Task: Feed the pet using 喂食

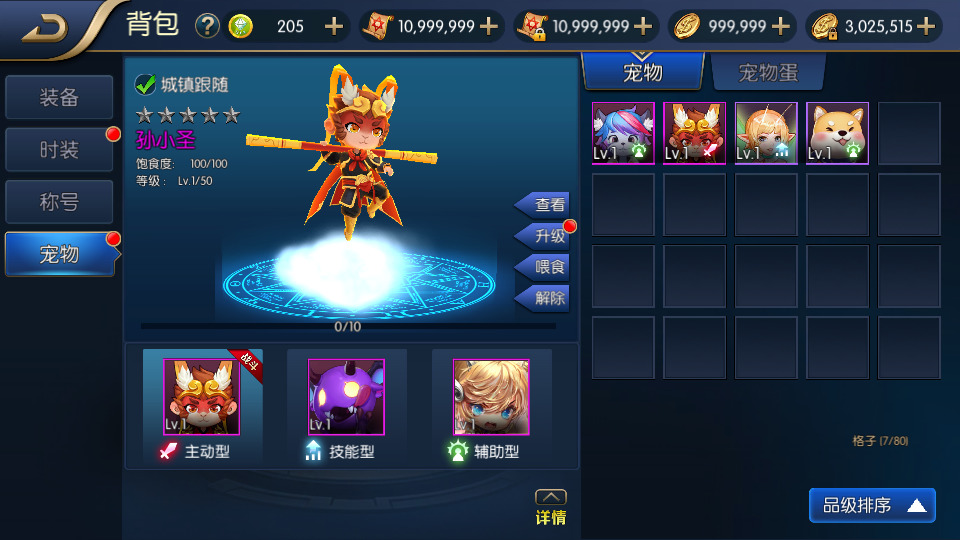Action: (x=545, y=267)
